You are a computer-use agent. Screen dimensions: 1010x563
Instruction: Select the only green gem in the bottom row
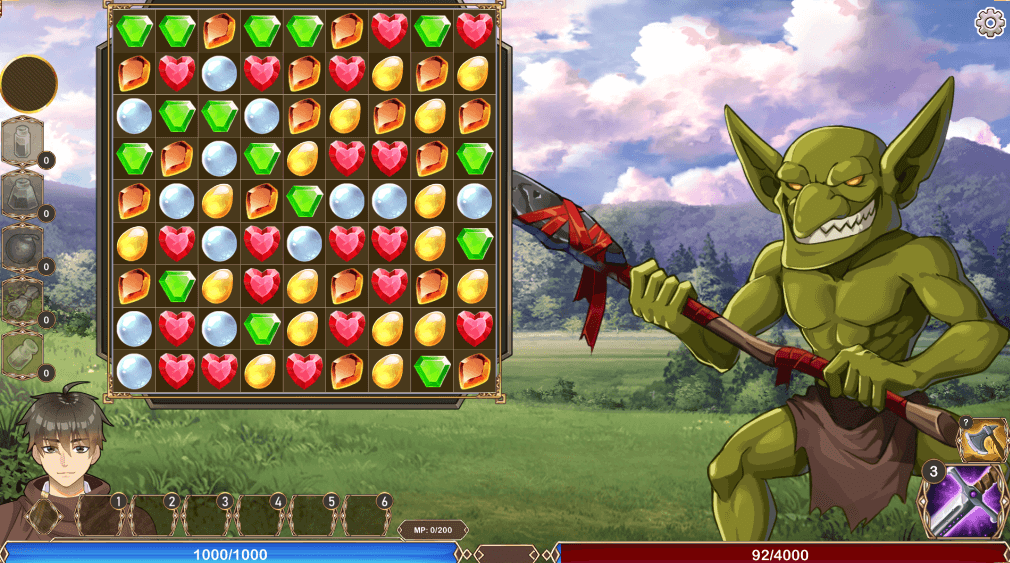[433, 371]
